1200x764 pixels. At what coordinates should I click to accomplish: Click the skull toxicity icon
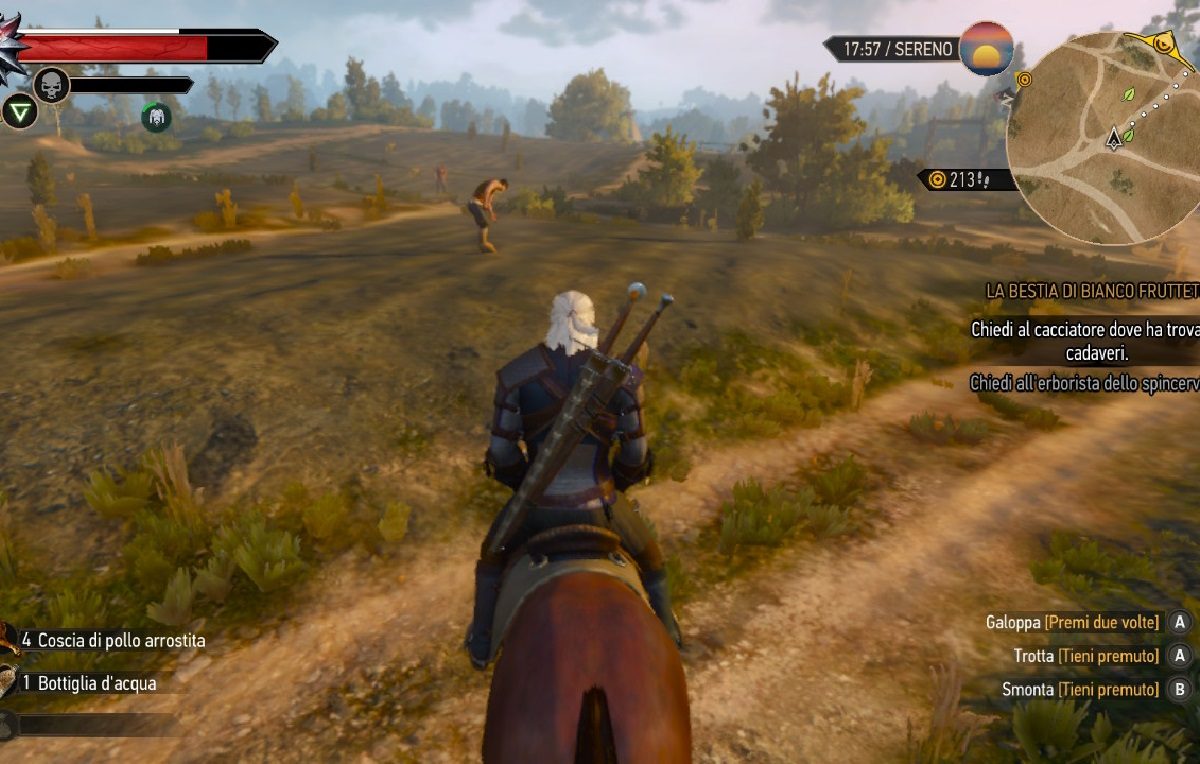point(51,84)
